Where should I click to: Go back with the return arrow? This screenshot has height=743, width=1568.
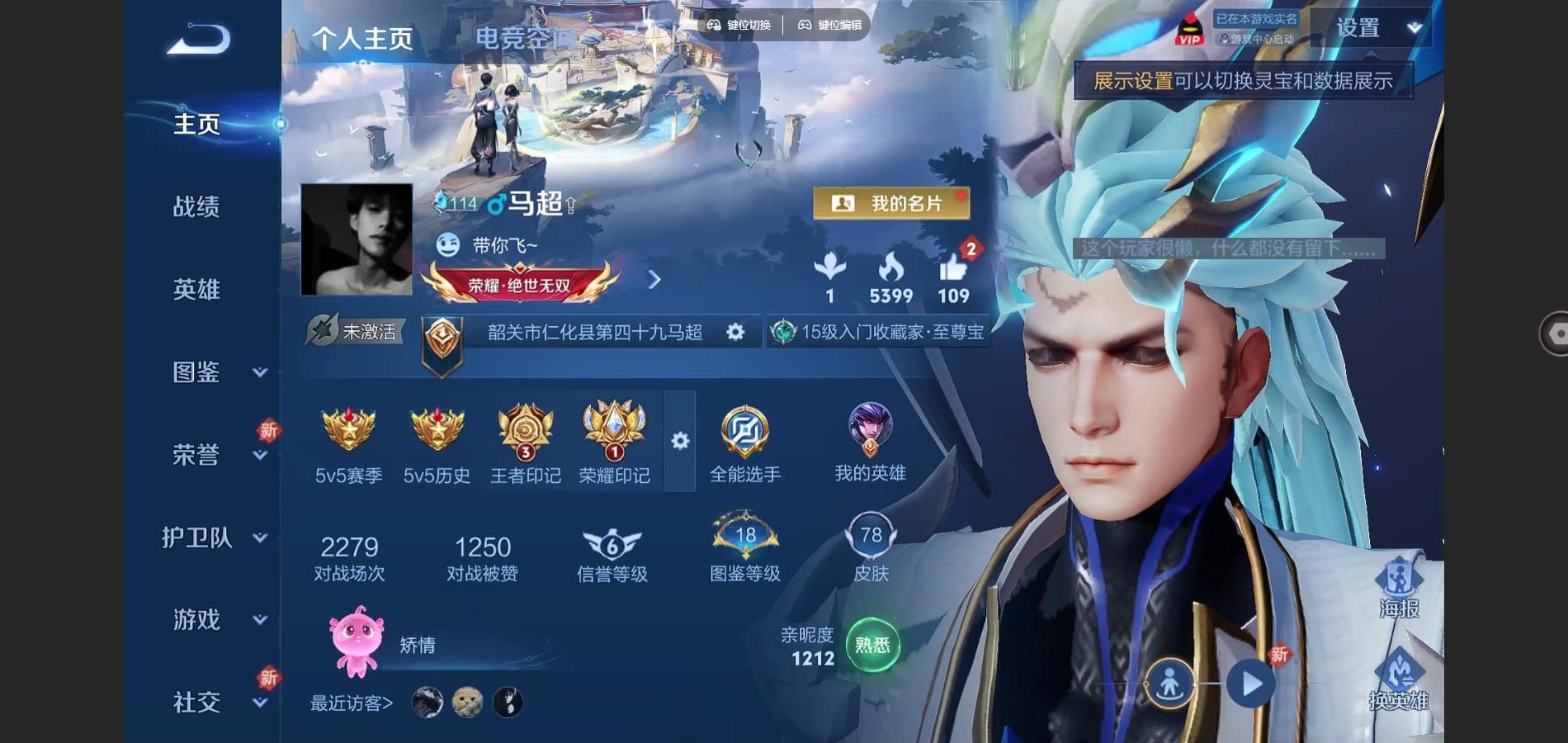click(198, 40)
